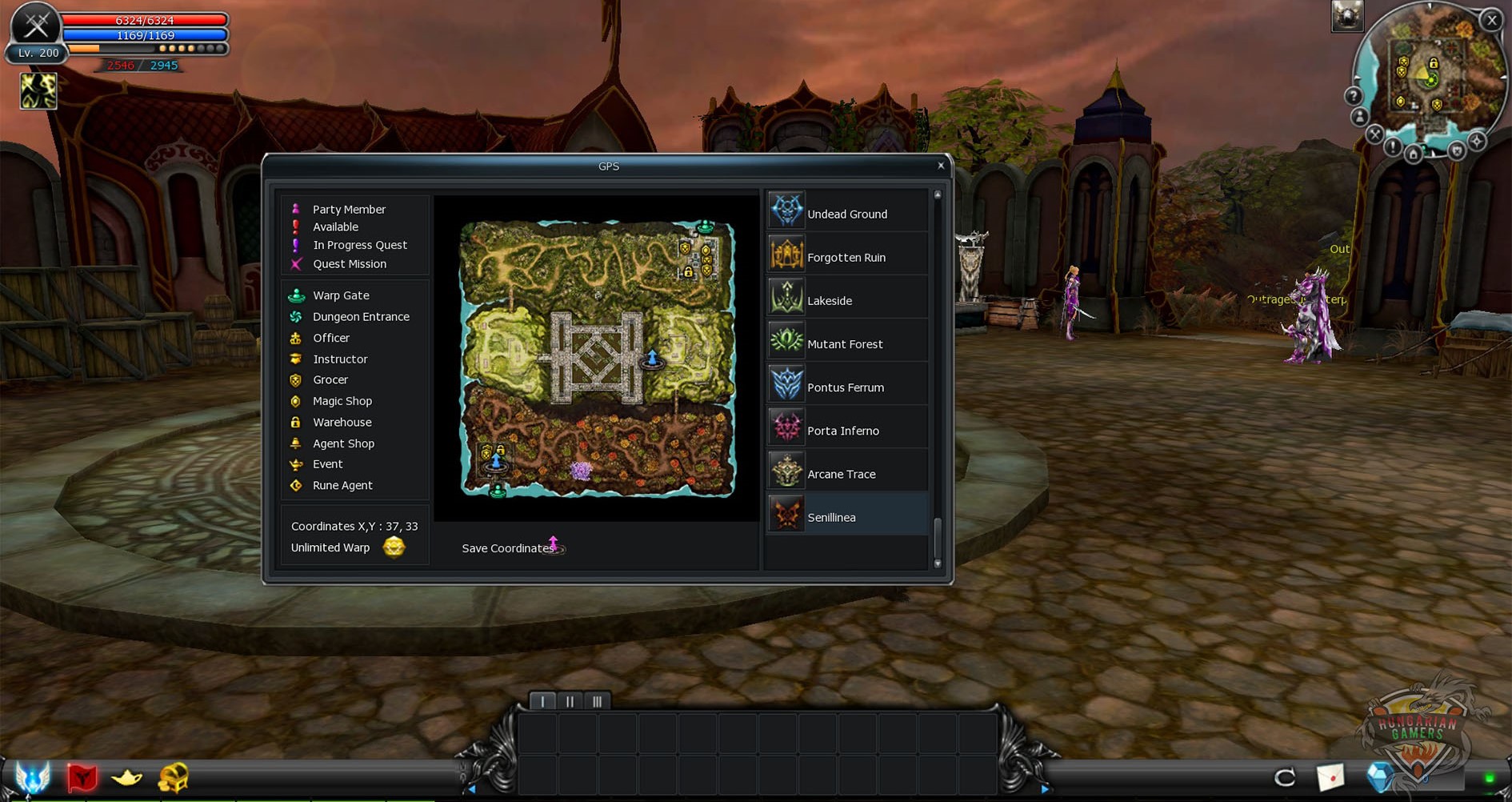Open the golden treasure chest menu icon
The height and width of the screenshot is (802, 1512).
173,777
